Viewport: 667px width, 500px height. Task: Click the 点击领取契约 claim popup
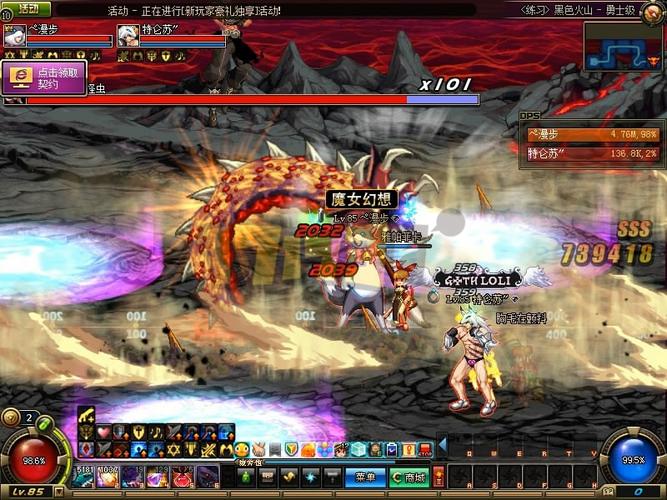44,79
